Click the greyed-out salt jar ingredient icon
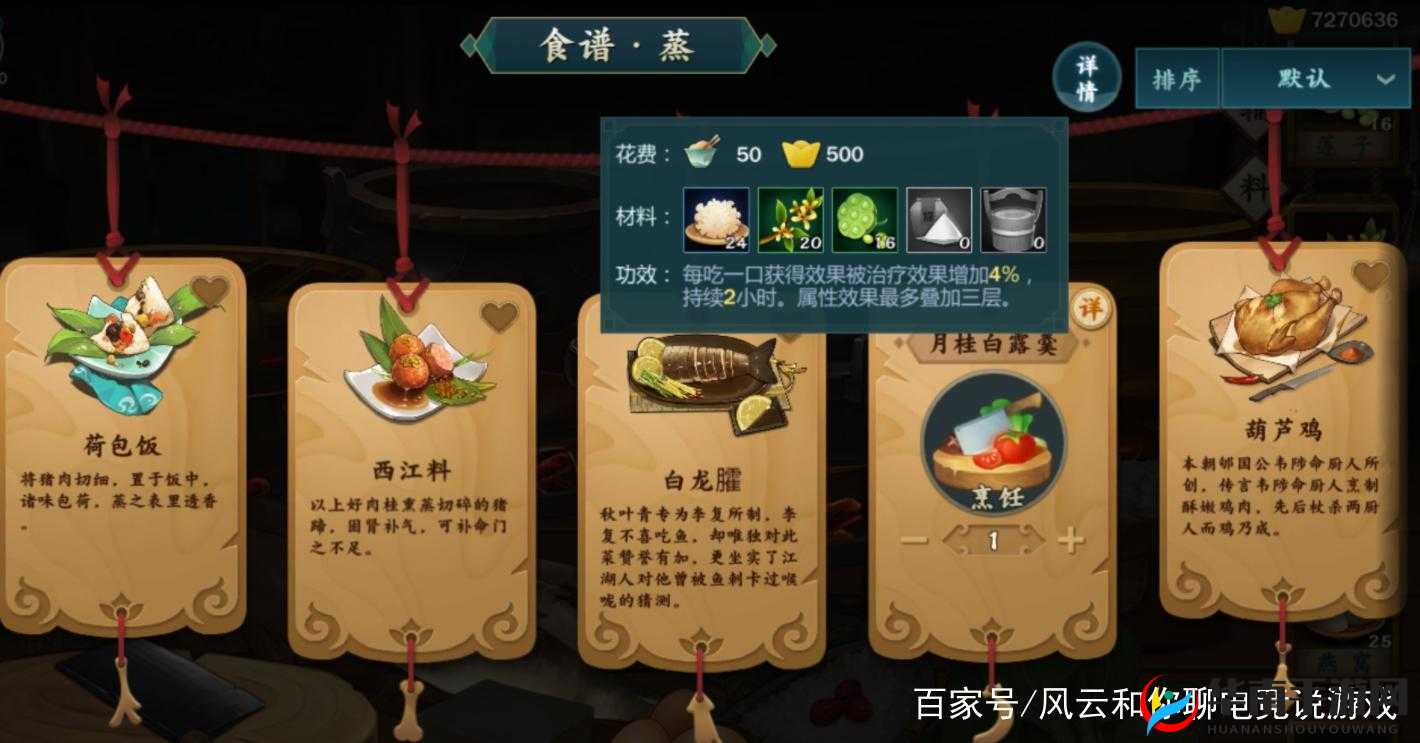1420x743 pixels. click(936, 216)
